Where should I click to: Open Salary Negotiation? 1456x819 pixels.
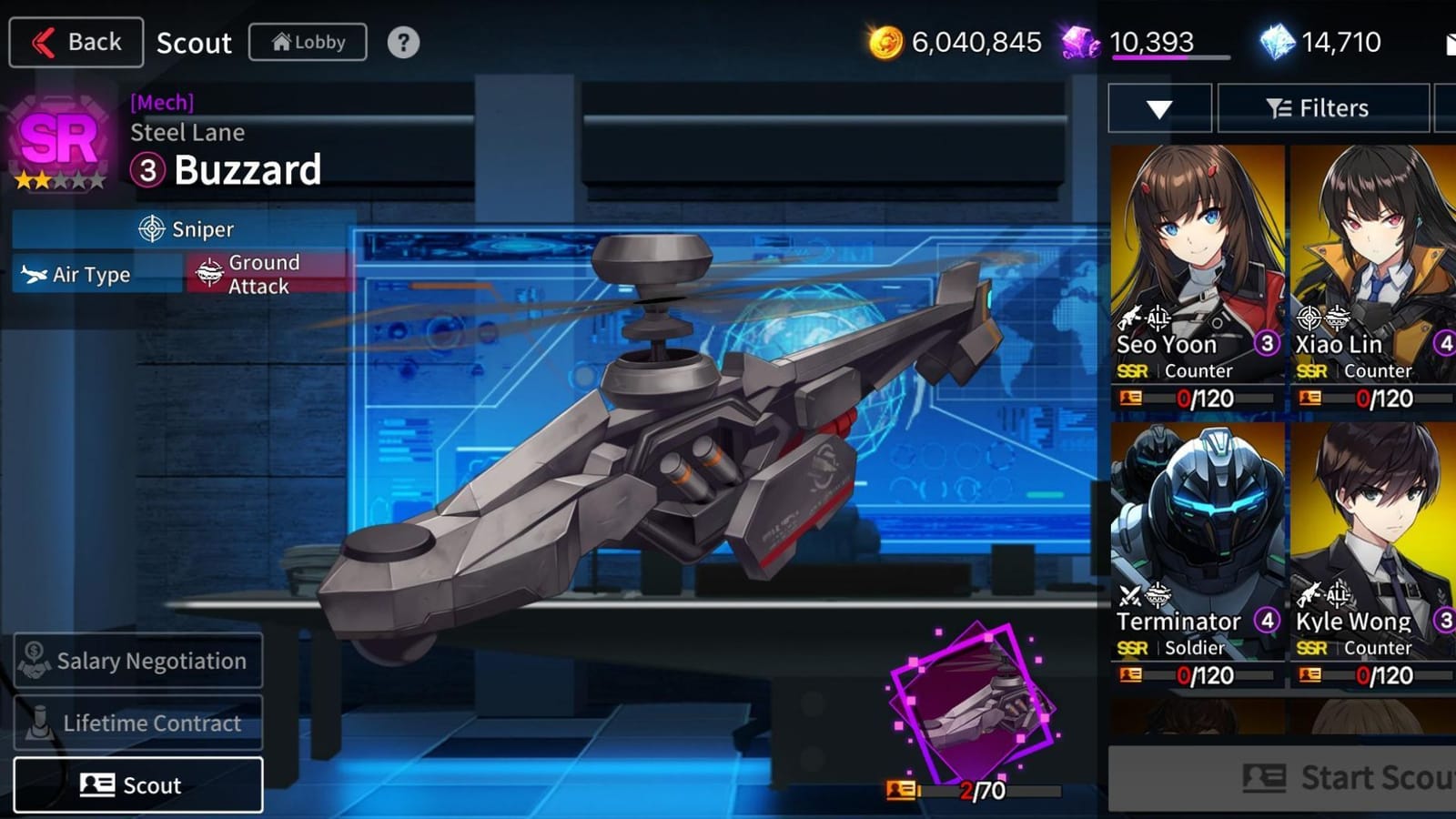(x=137, y=661)
